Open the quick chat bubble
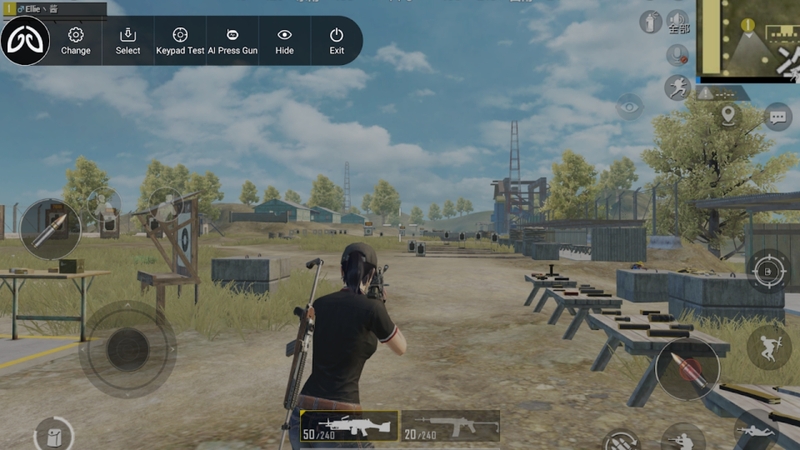This screenshot has height=450, width=800. [777, 116]
